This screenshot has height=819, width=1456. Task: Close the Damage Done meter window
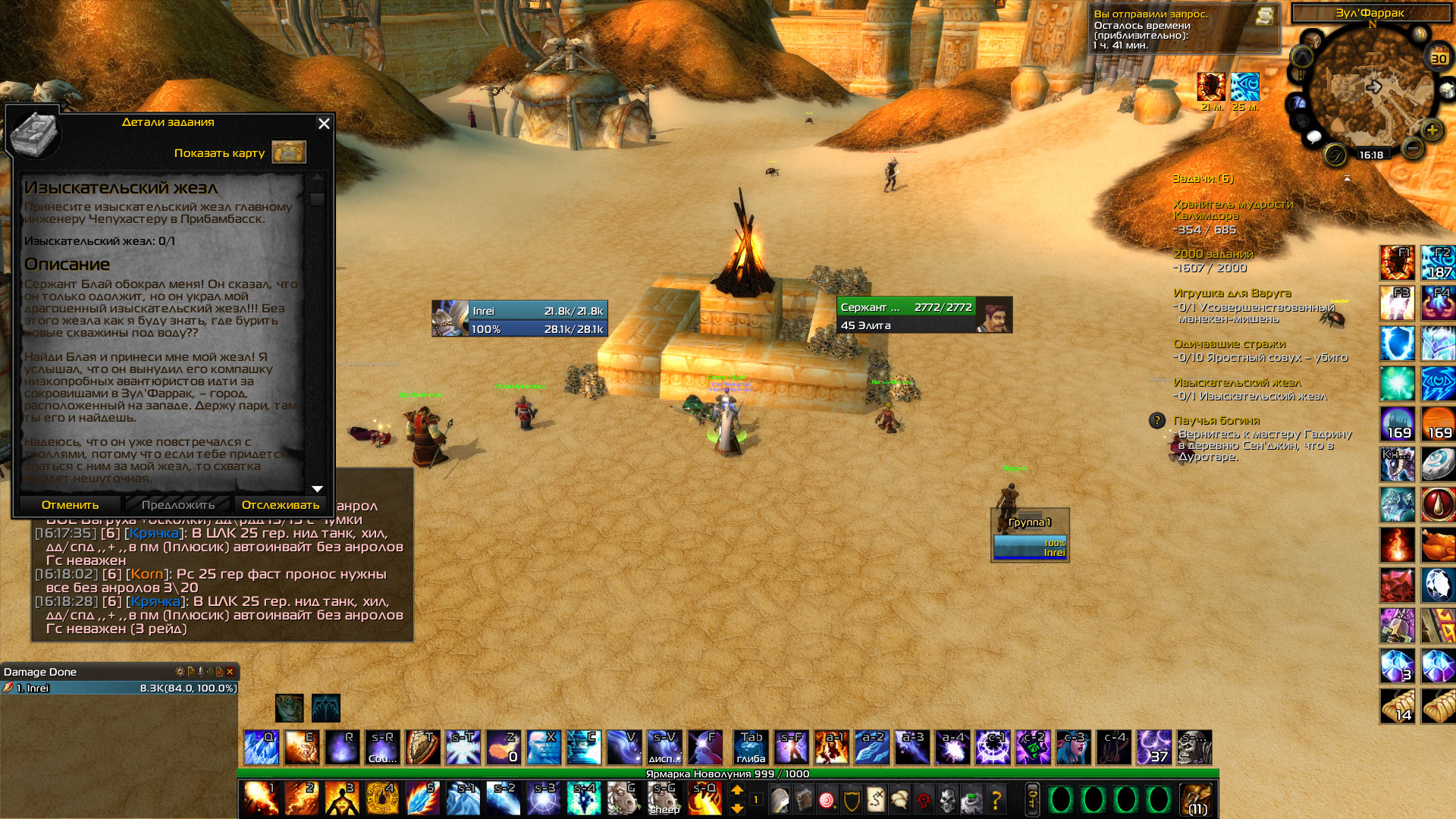pos(230,672)
